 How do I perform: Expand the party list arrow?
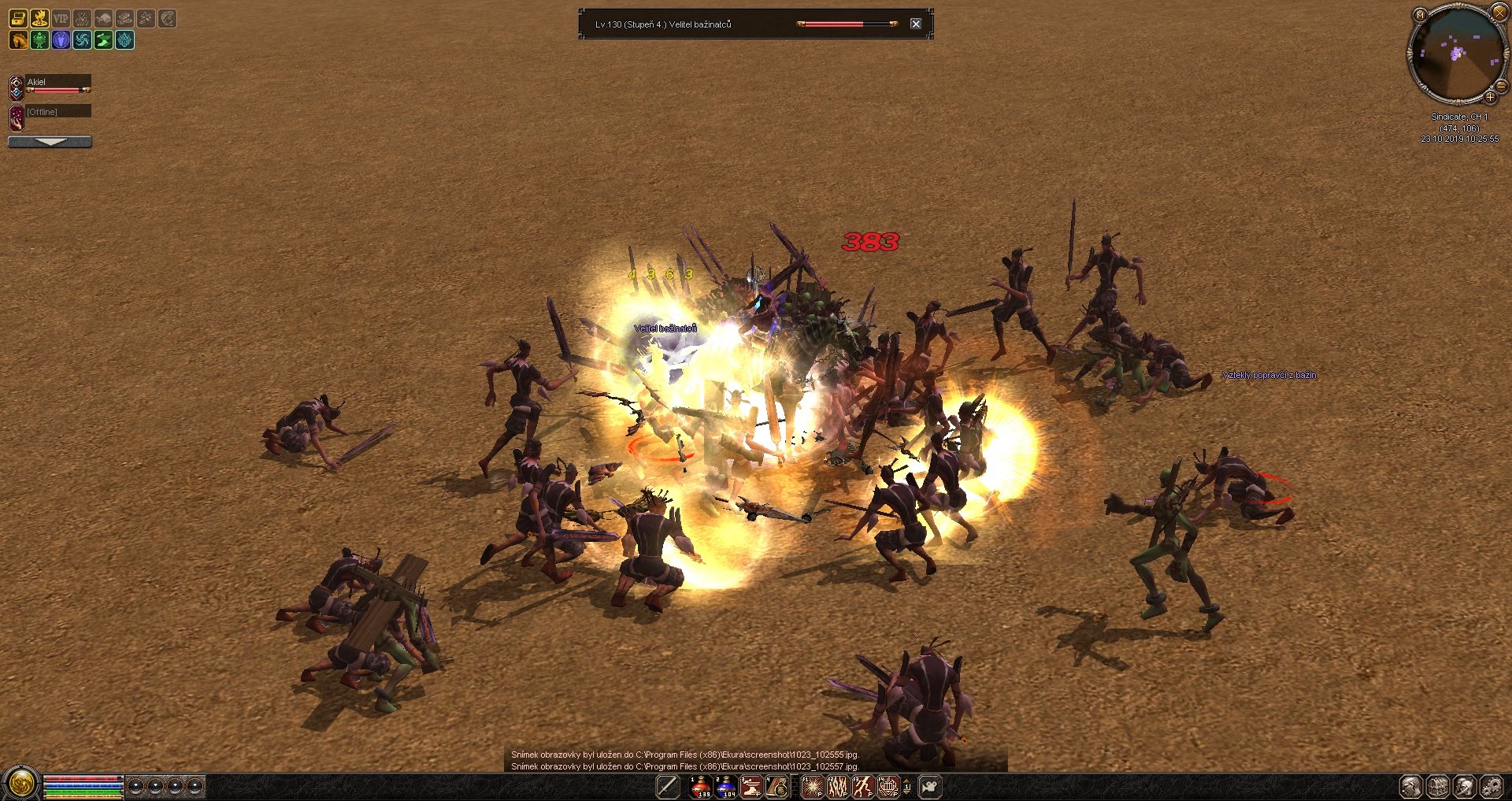50,142
